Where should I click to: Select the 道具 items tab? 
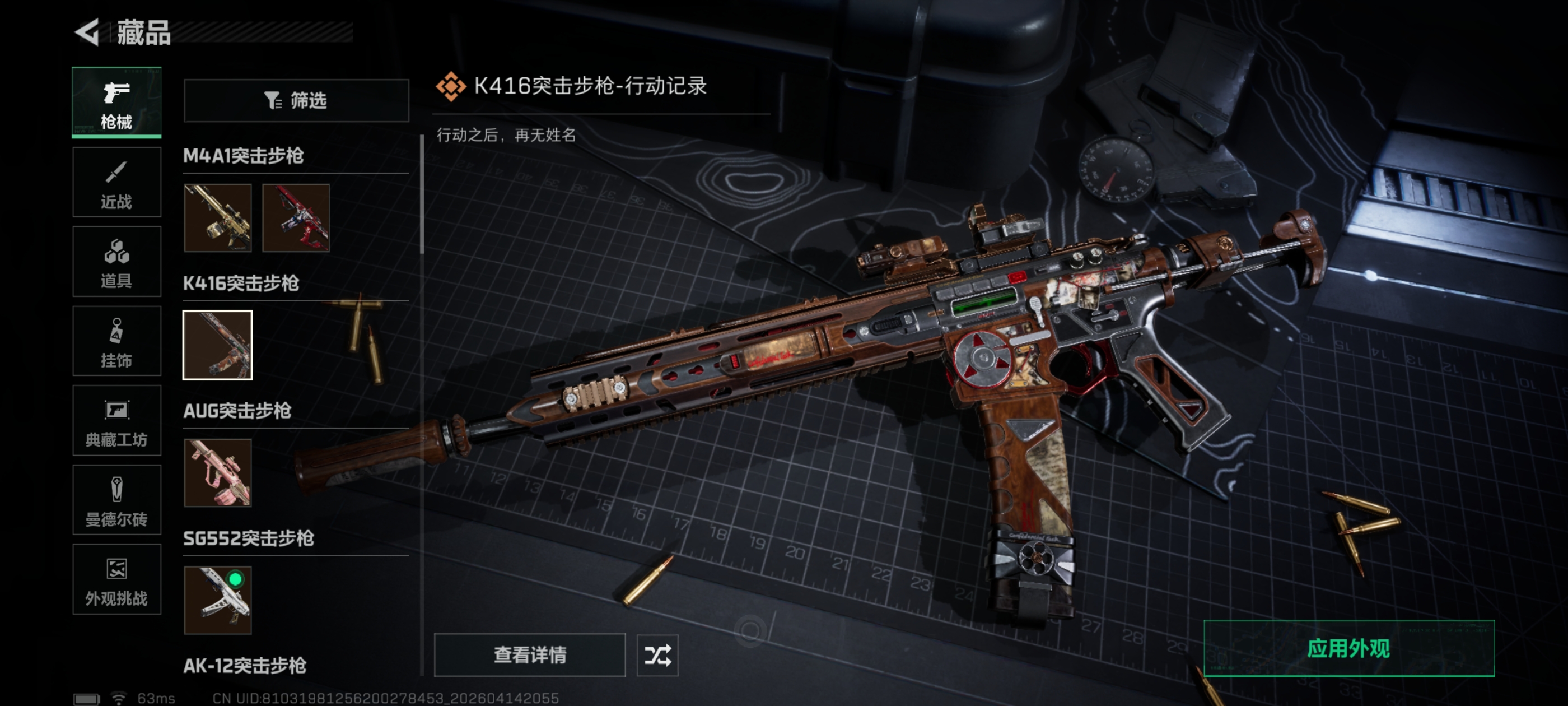(116, 261)
